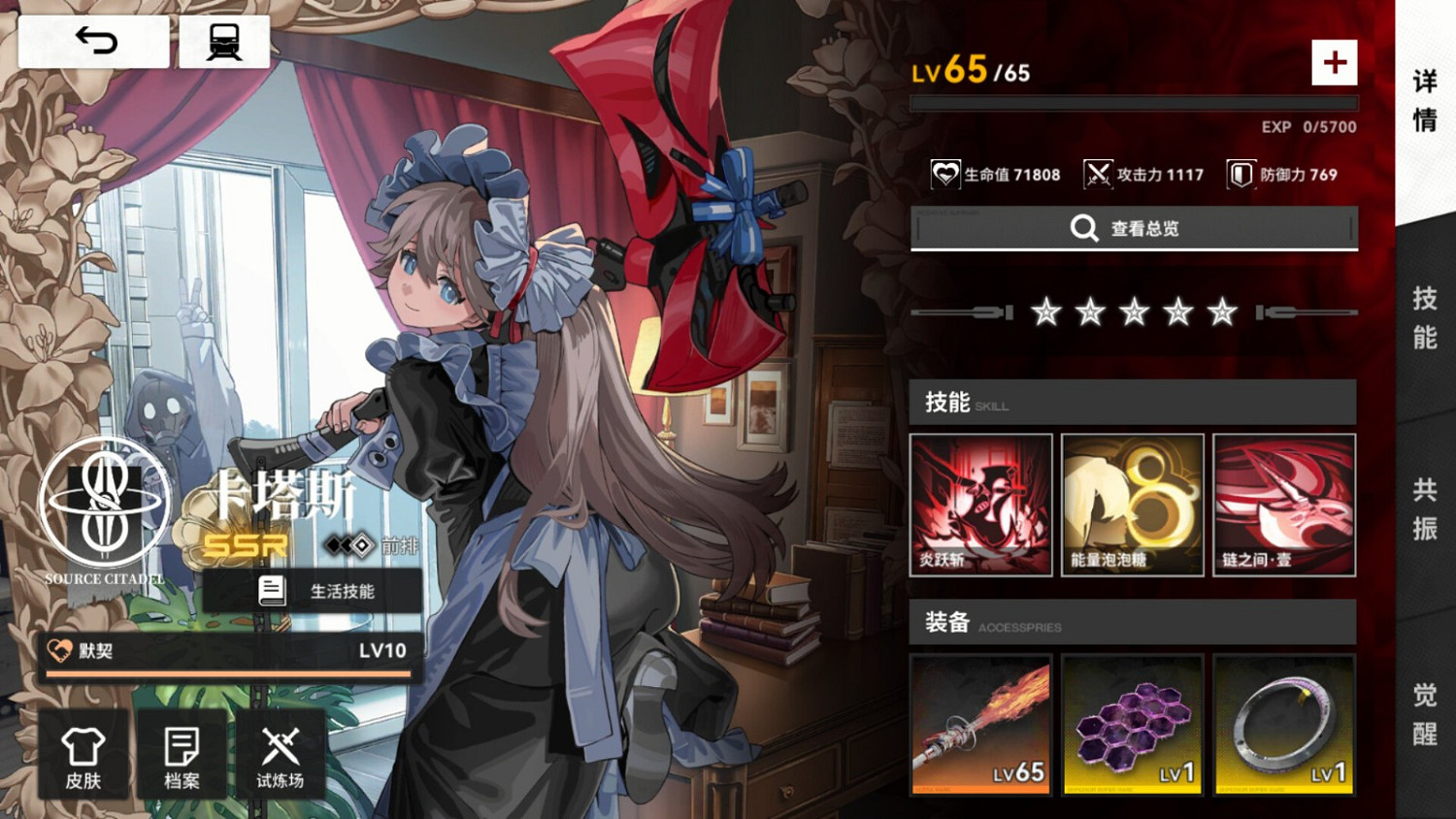
Task: Select the 炎跃斩 skill icon
Action: (x=980, y=504)
